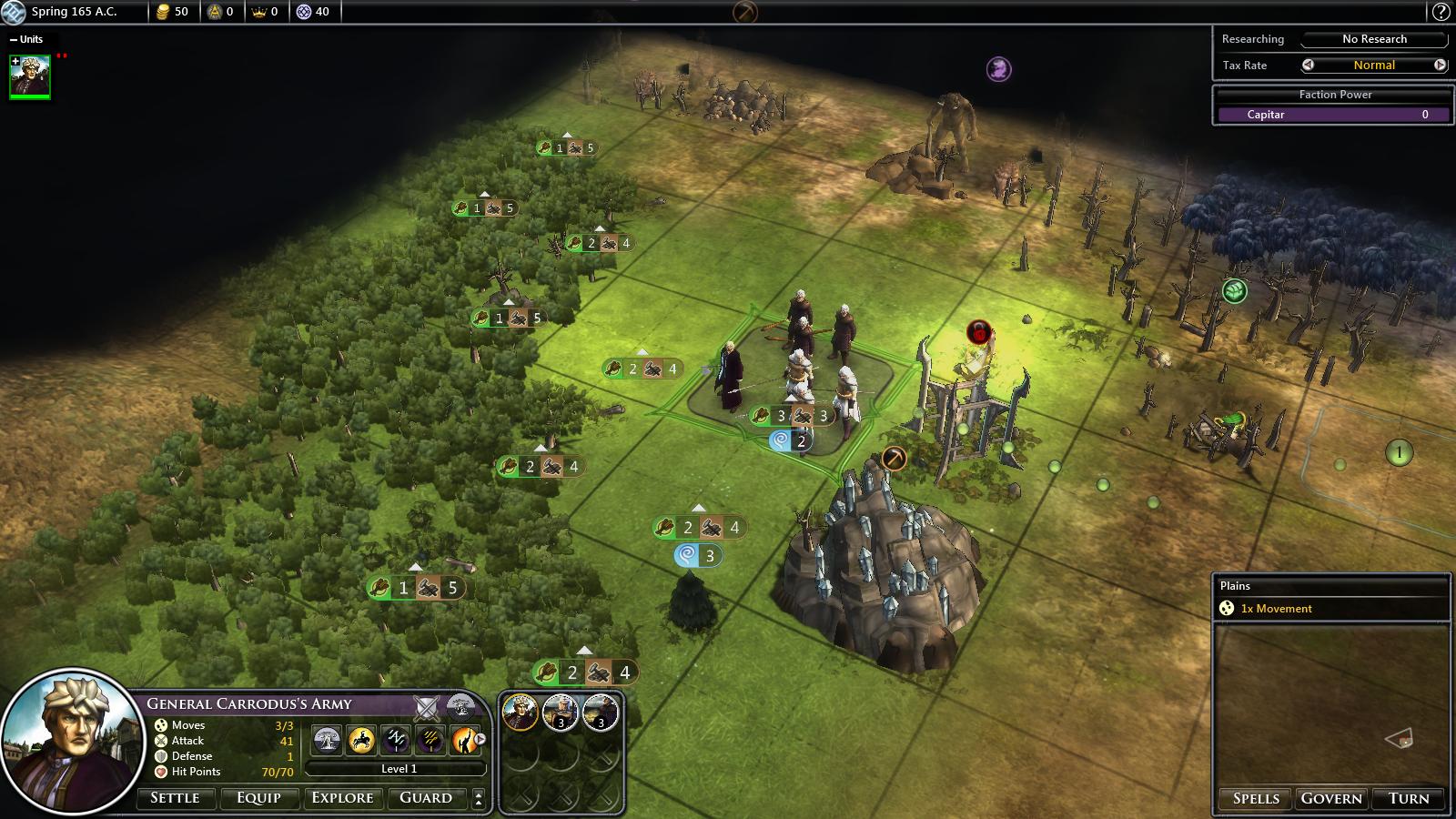Click the crossed swords army icon
This screenshot has width=1456, height=819.
point(427,706)
